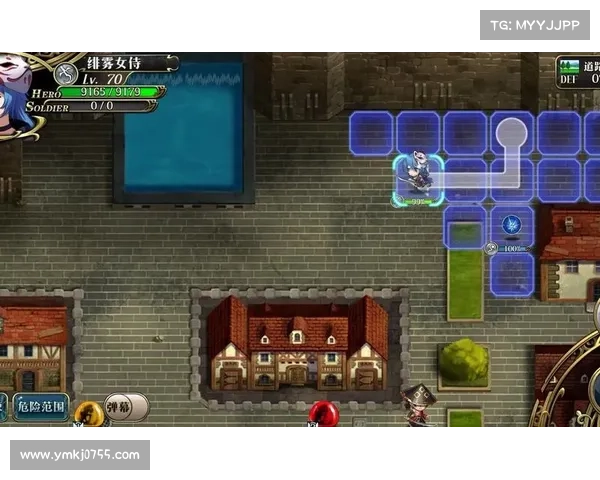Toggle the 弹幕 bullet comments switch
The image size is (600, 480).
click(125, 407)
